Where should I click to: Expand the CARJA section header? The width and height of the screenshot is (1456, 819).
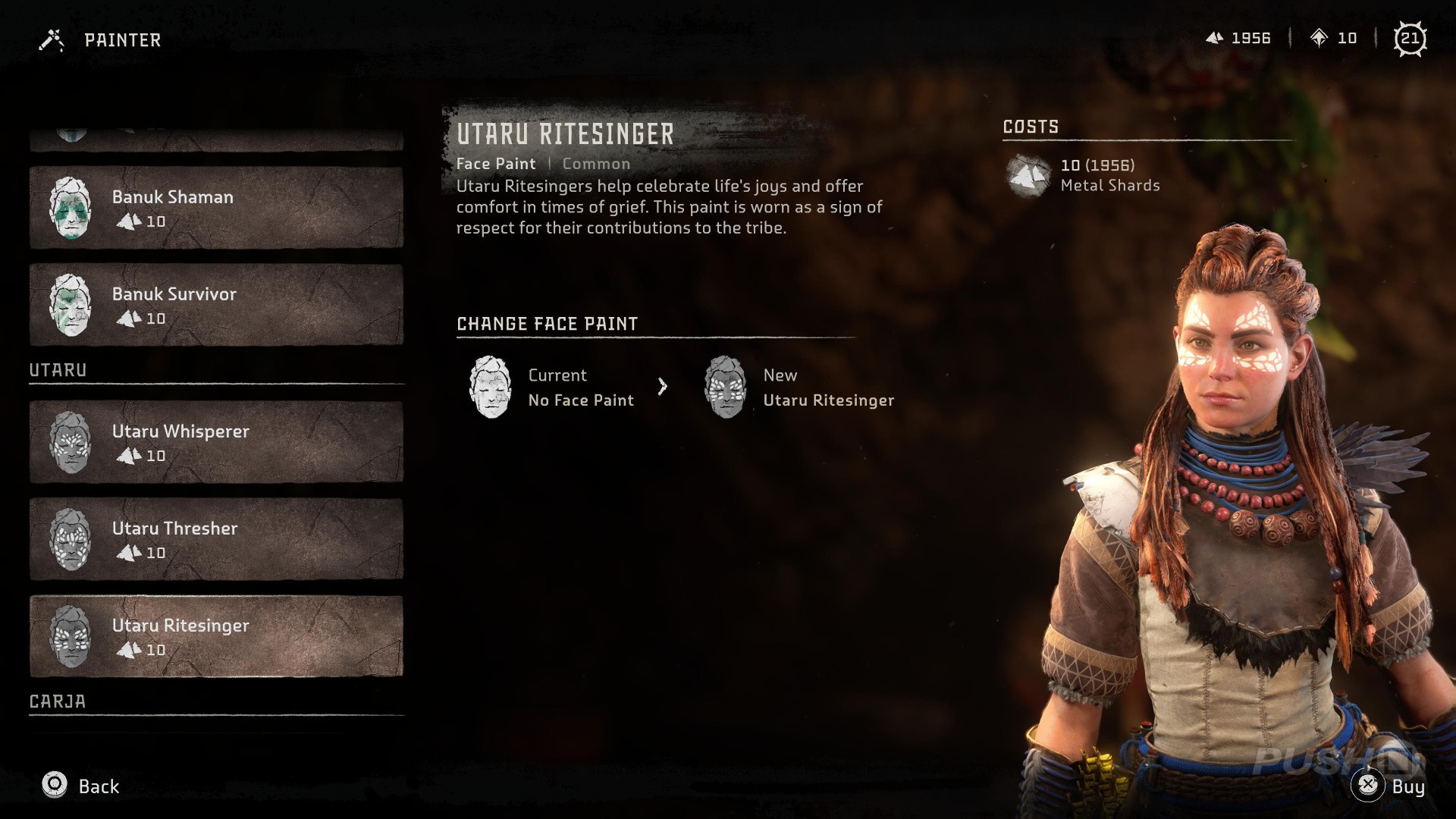(x=57, y=701)
